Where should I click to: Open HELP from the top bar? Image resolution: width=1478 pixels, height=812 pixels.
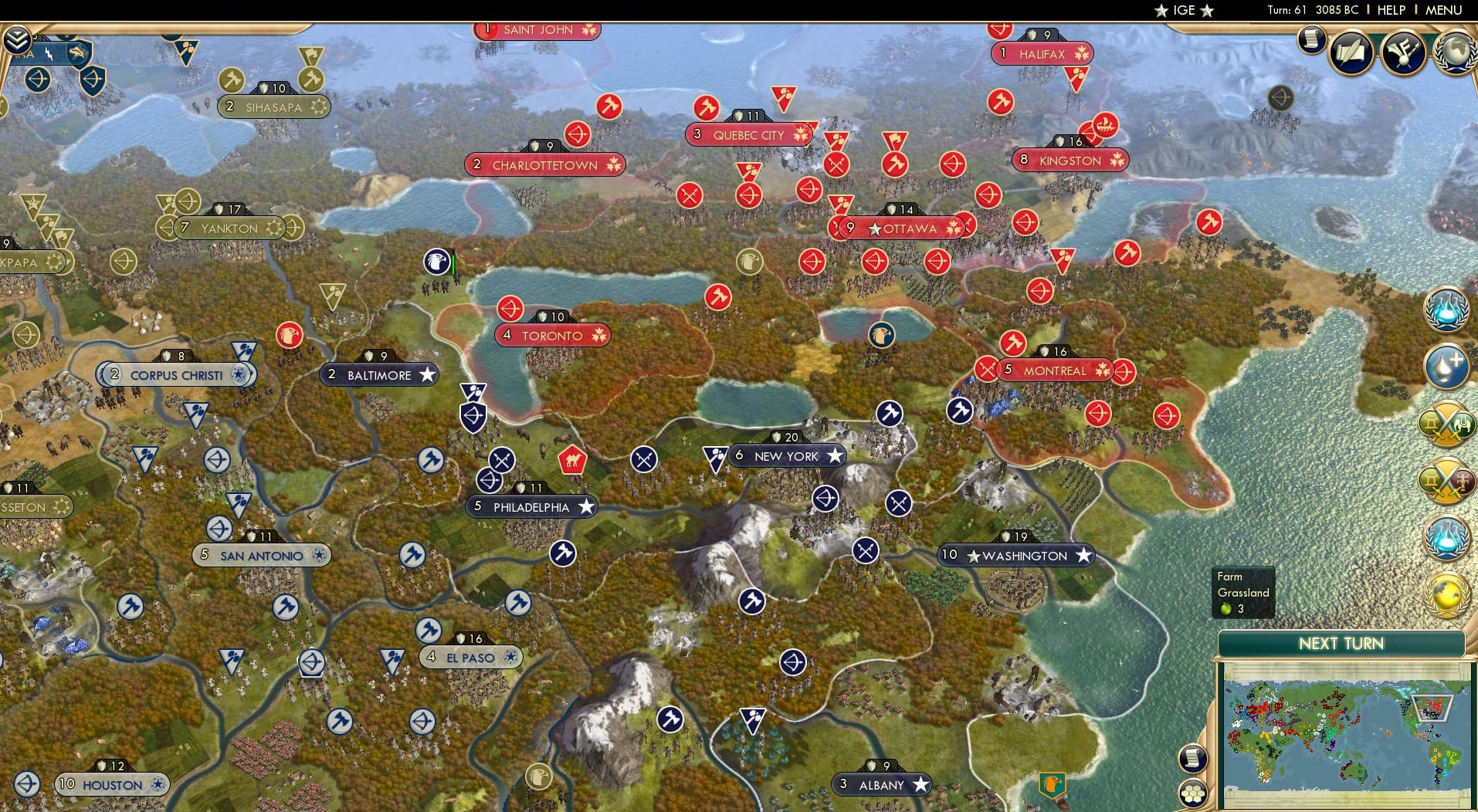[x=1390, y=10]
